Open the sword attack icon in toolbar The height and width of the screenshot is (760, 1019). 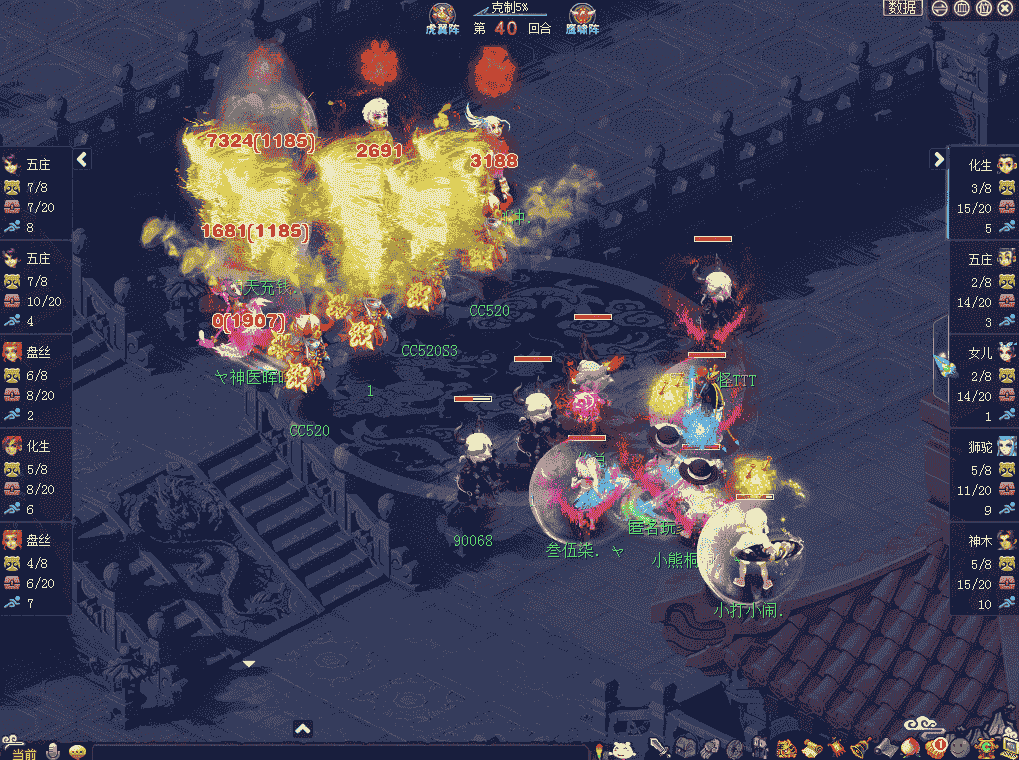(x=659, y=747)
